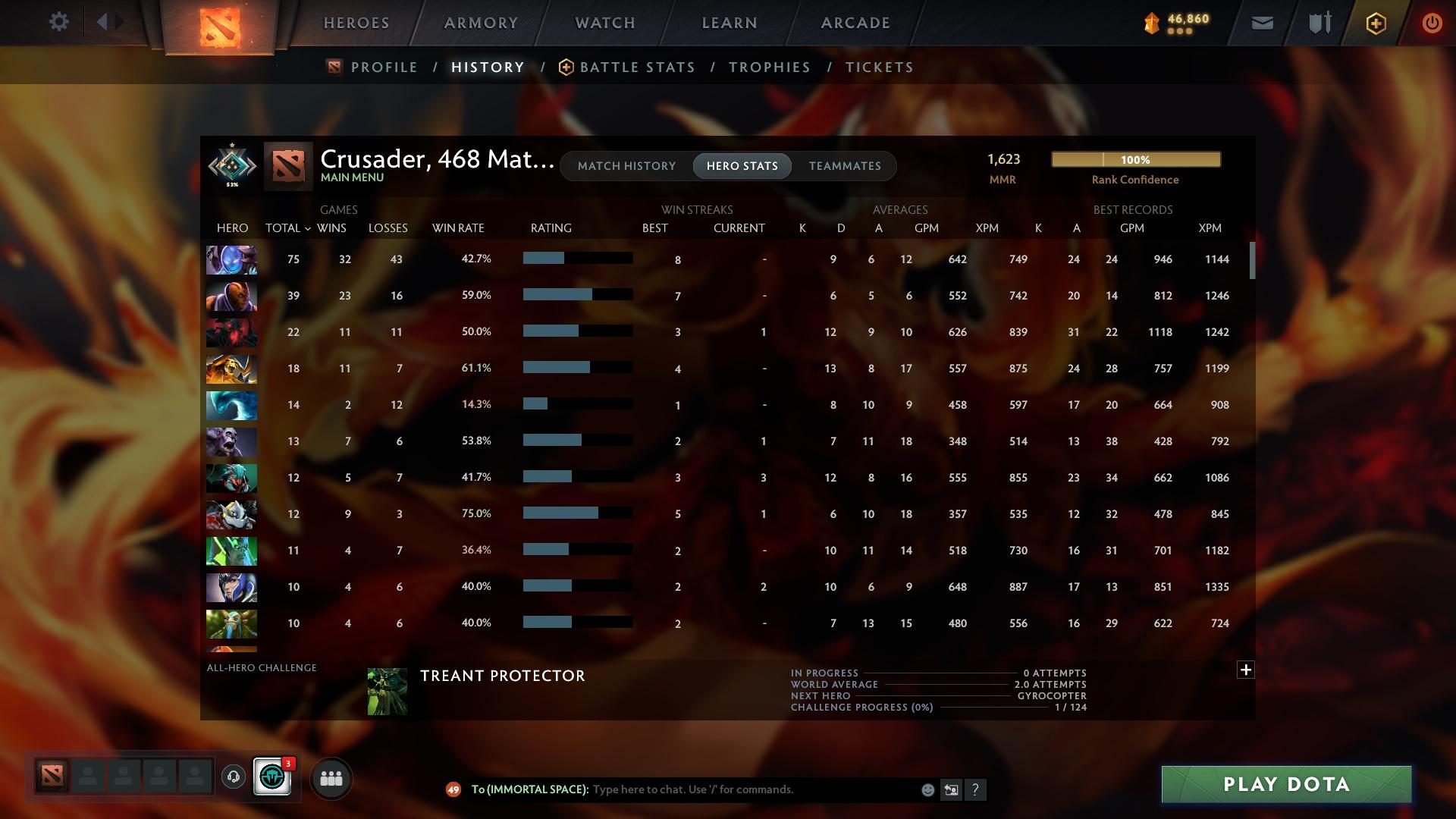
Task: Click the gold hexagon Dota Plus icon
Action: (x=1375, y=22)
